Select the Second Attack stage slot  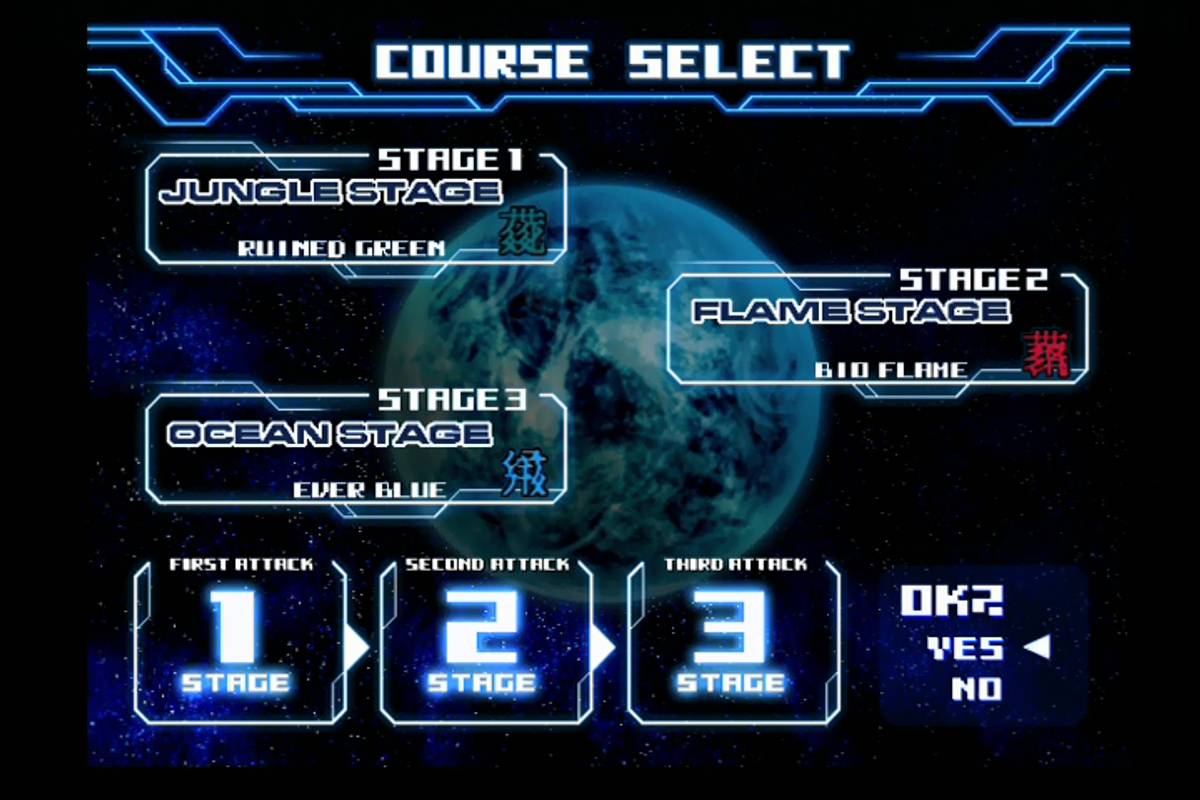pyautogui.click(x=486, y=642)
